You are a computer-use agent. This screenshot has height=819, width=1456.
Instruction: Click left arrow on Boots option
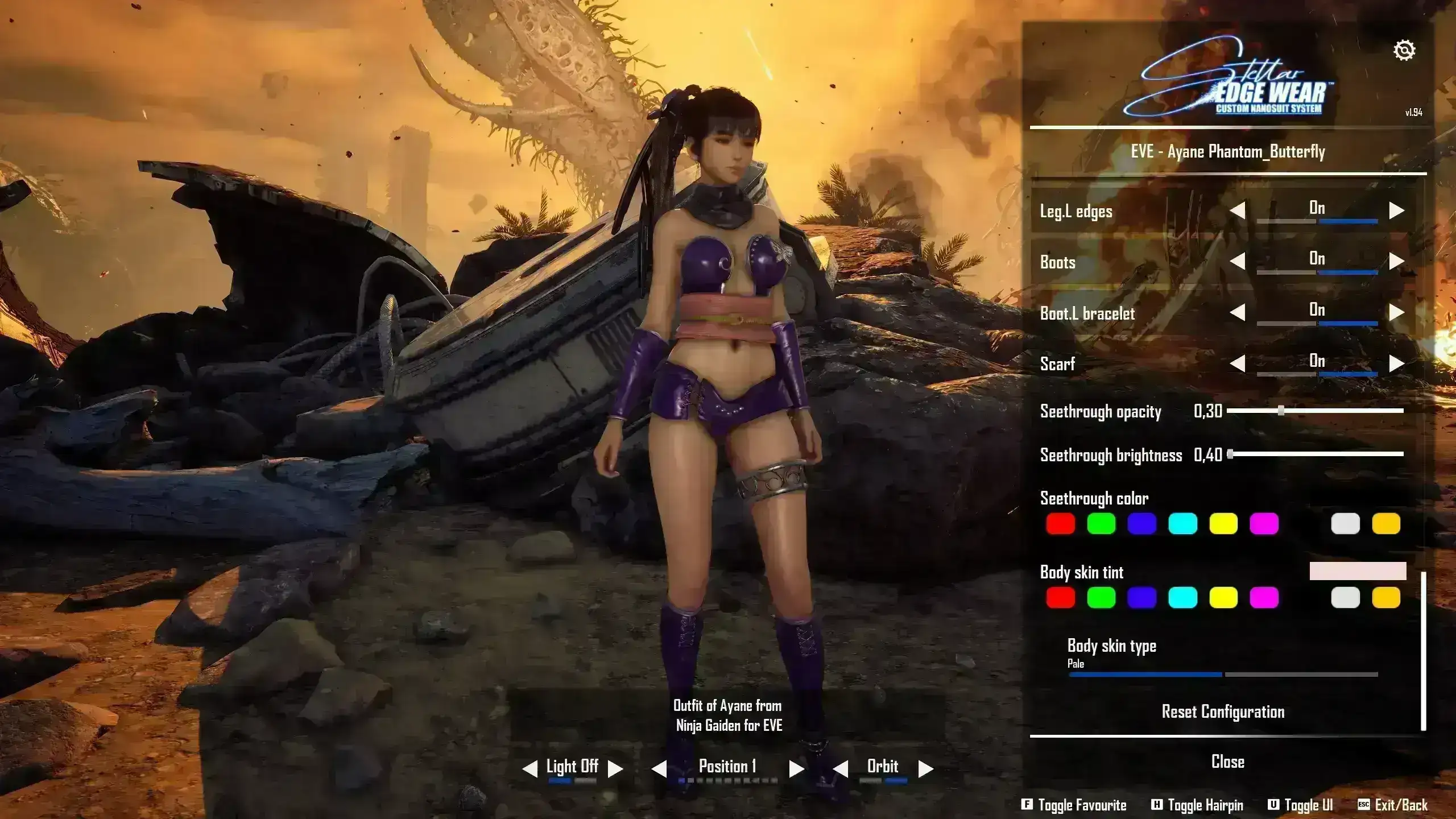[1238, 261]
